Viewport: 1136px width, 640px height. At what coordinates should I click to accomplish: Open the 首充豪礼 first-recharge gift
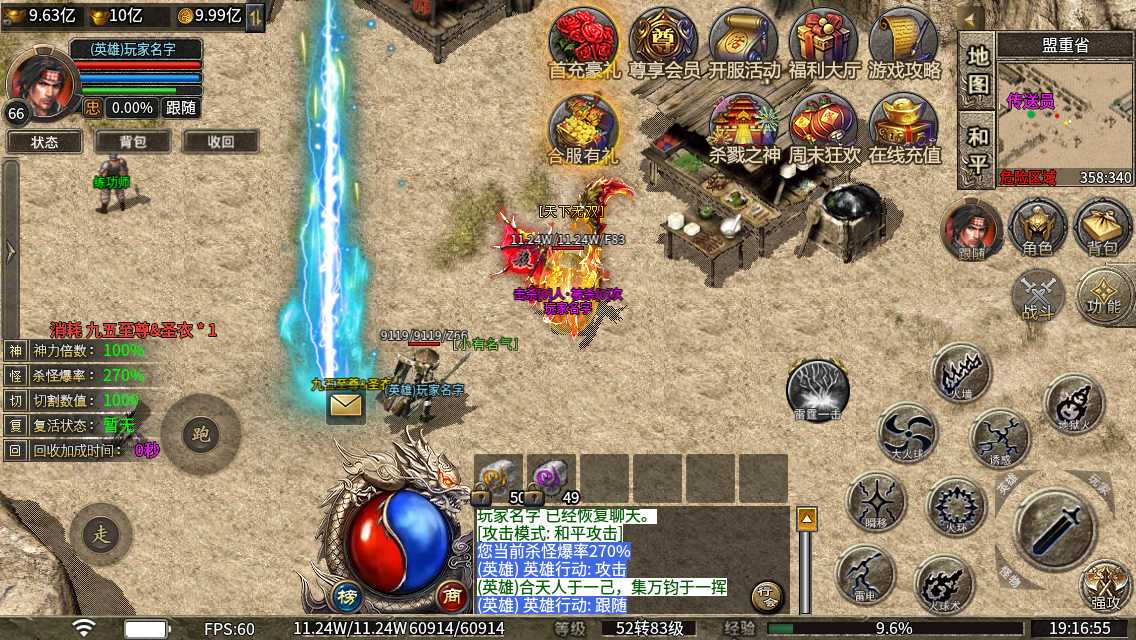tap(584, 43)
